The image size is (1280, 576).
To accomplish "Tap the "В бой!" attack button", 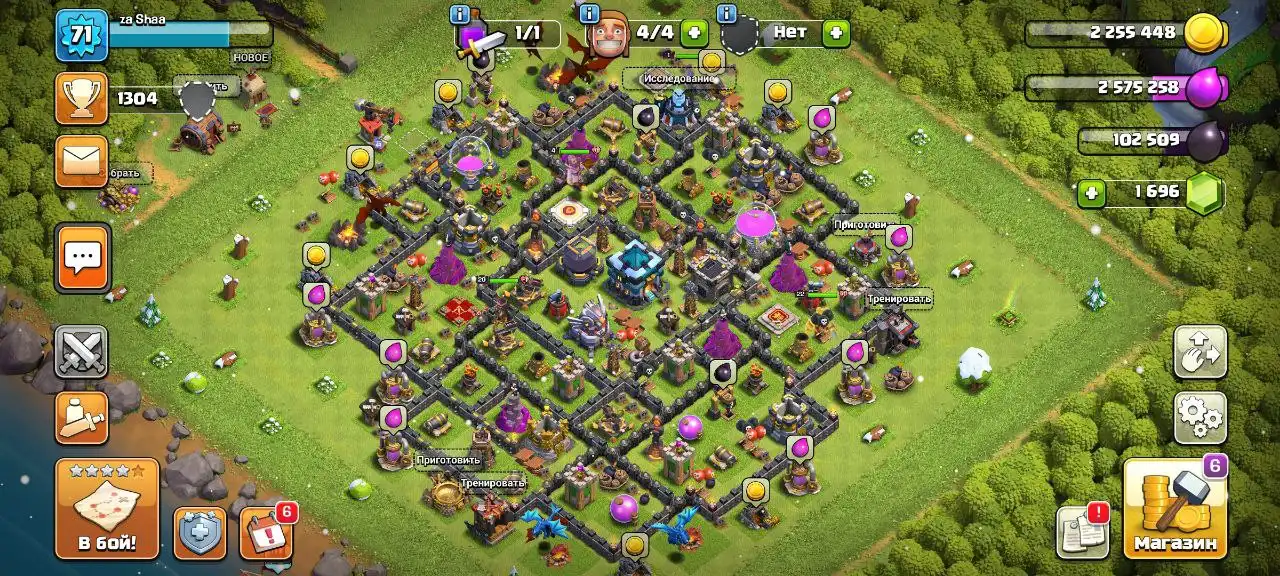I will click(107, 508).
